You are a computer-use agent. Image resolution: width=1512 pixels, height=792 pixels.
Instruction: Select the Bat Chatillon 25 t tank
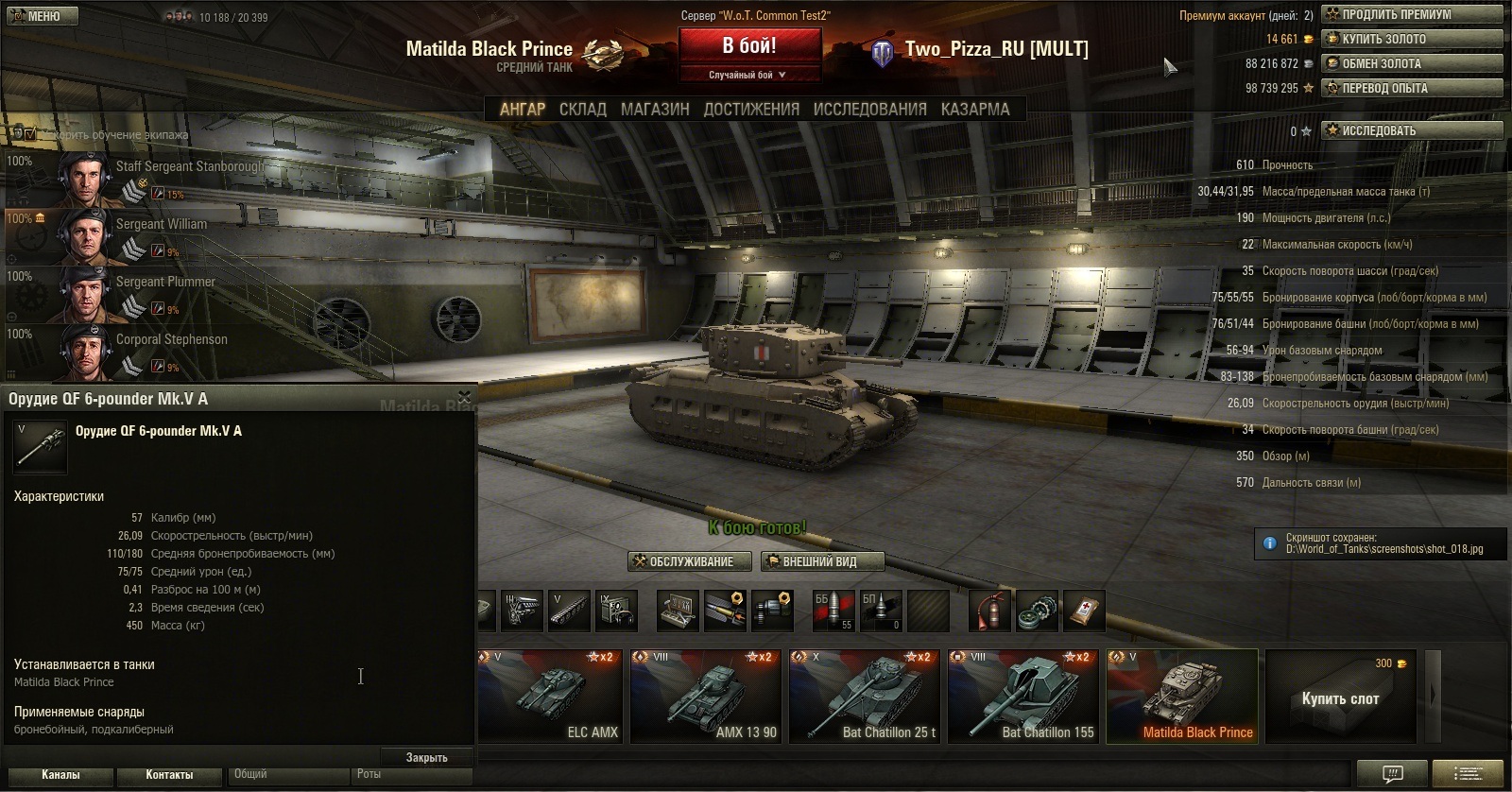pos(865,696)
